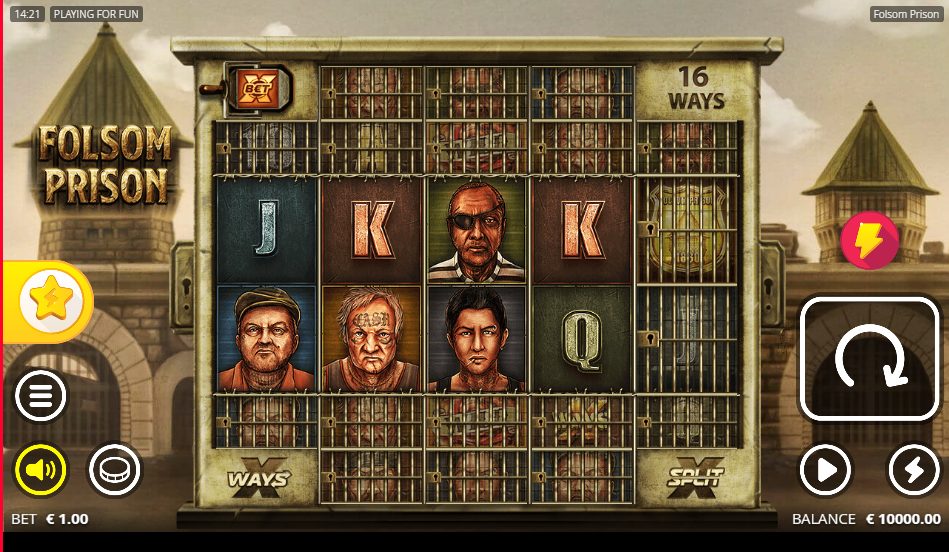Image resolution: width=949 pixels, height=552 pixels.
Task: Open the yellow star favorites tab
Action: coord(47,301)
